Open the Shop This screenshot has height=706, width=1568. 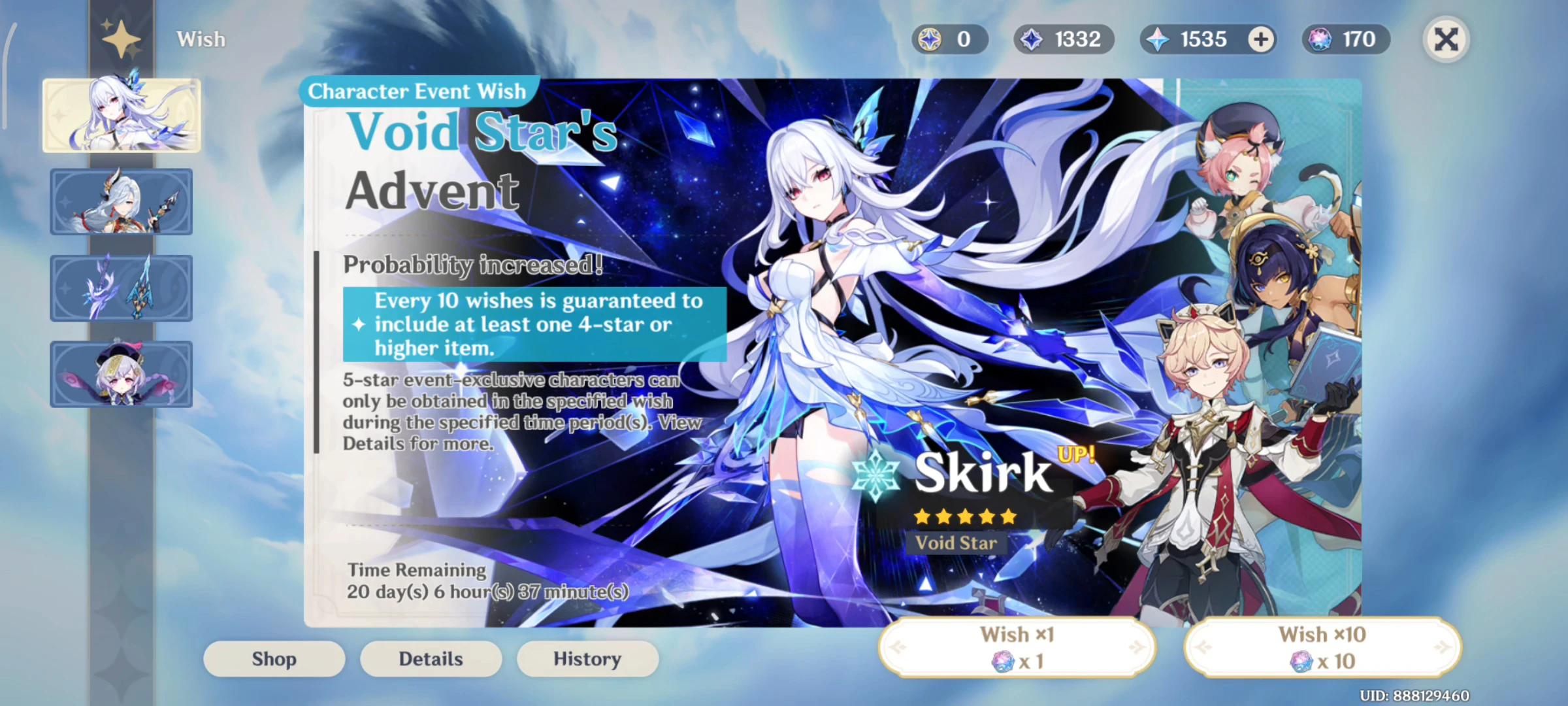click(x=274, y=658)
